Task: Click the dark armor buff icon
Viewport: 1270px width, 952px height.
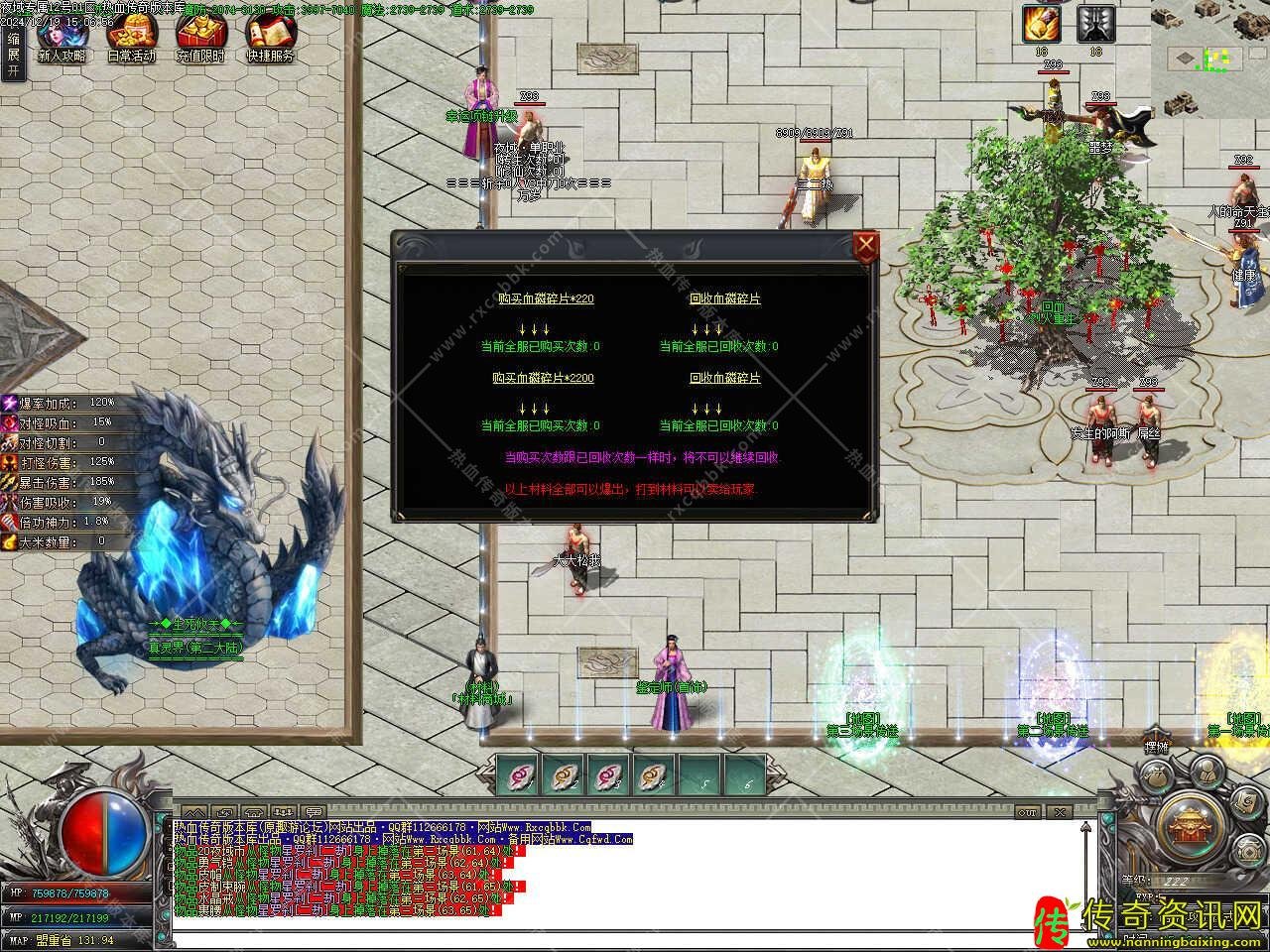Action: point(1095,24)
